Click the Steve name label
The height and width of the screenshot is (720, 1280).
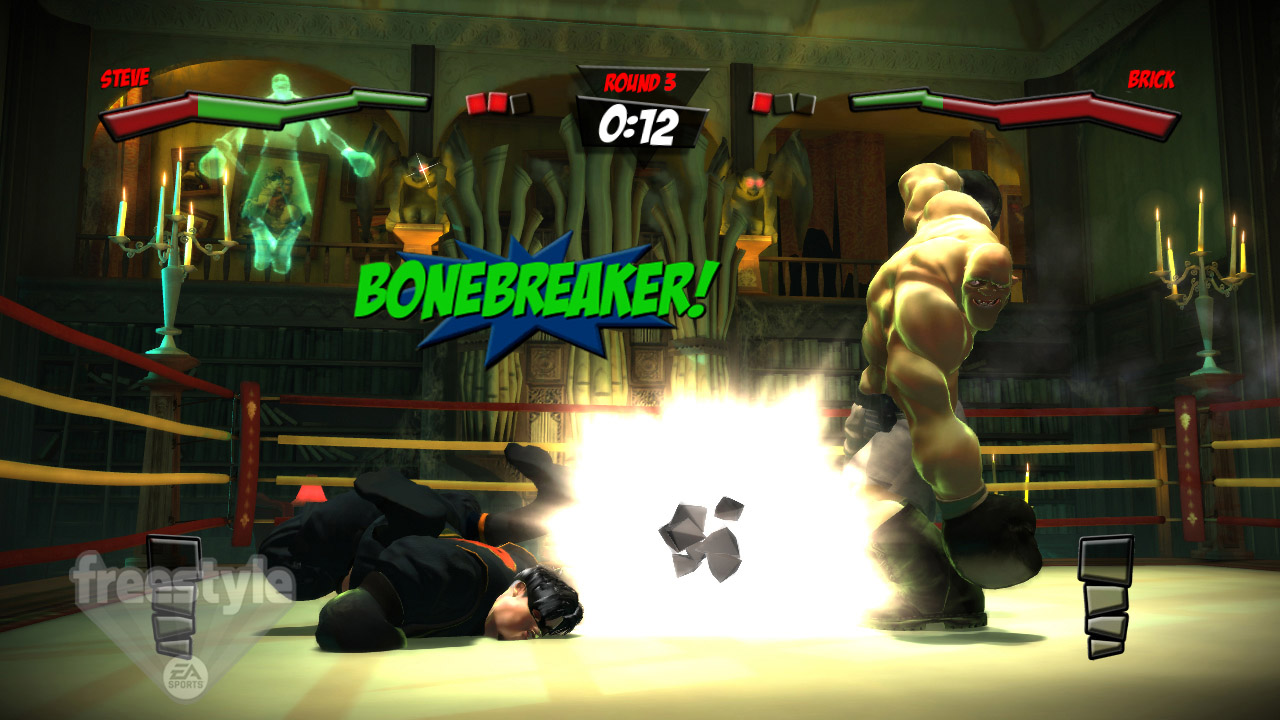click(123, 76)
